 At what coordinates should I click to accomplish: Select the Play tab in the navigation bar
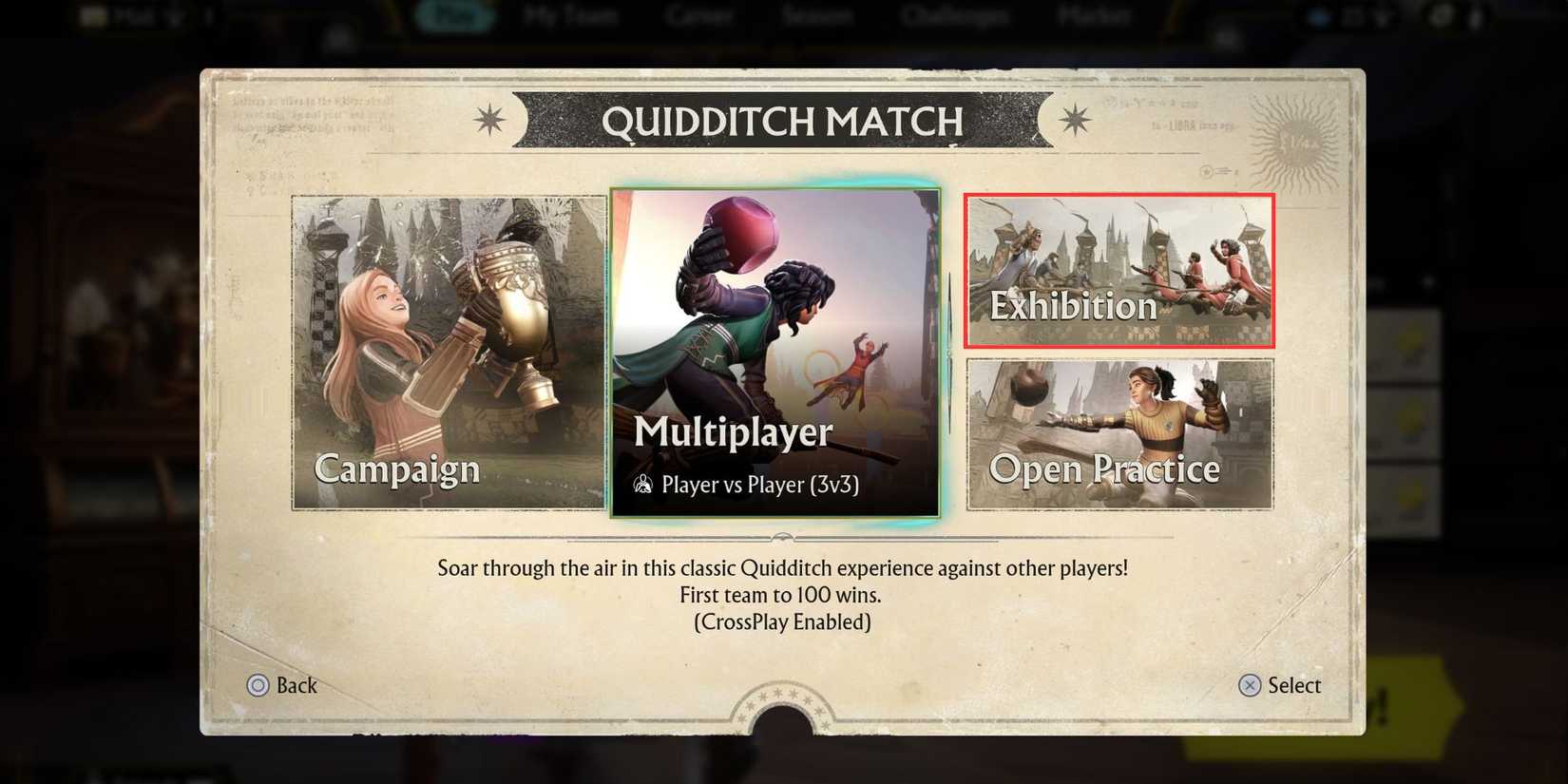pos(455,14)
